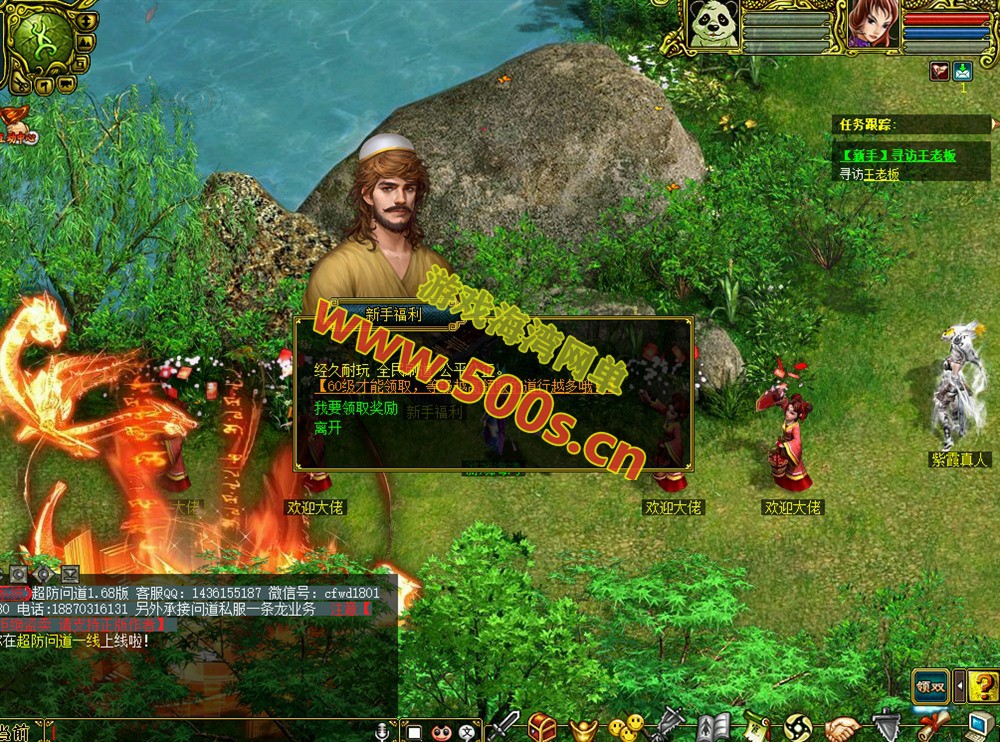Click the underlined 王老板 quest target link
Image resolution: width=1000 pixels, height=742 pixels.
click(881, 174)
